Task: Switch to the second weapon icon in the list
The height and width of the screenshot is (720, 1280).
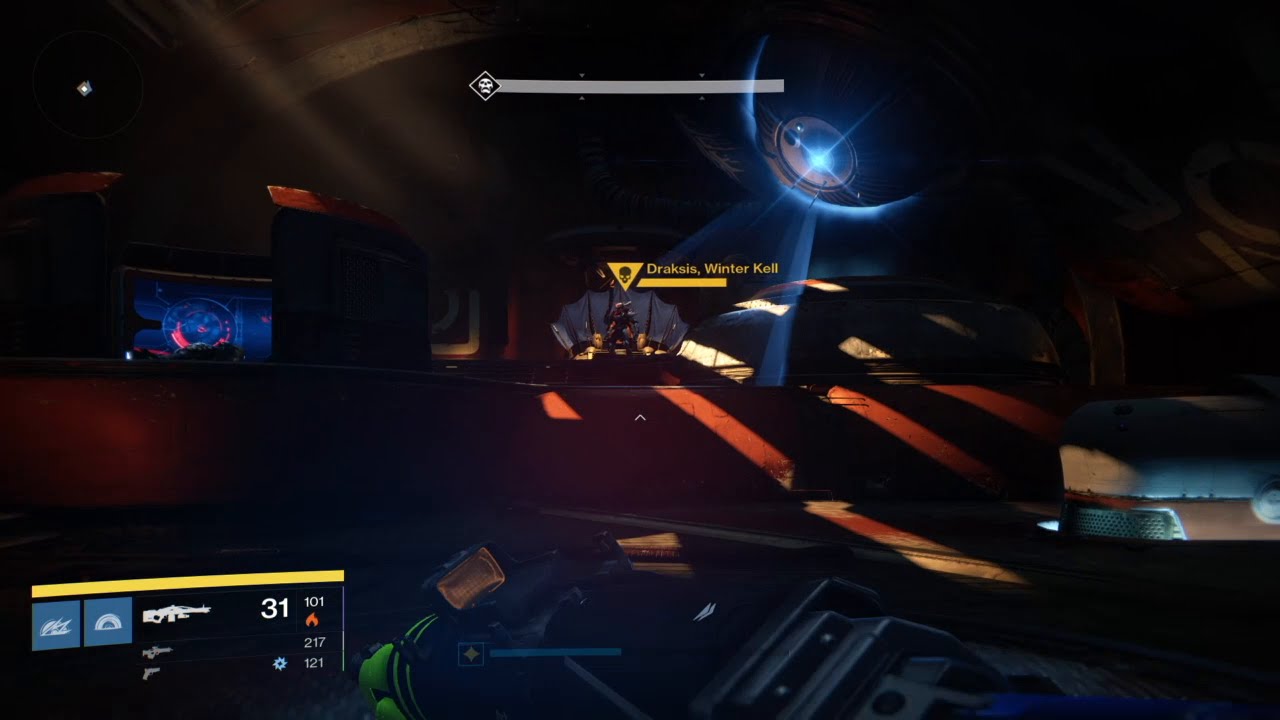Action: coord(157,652)
